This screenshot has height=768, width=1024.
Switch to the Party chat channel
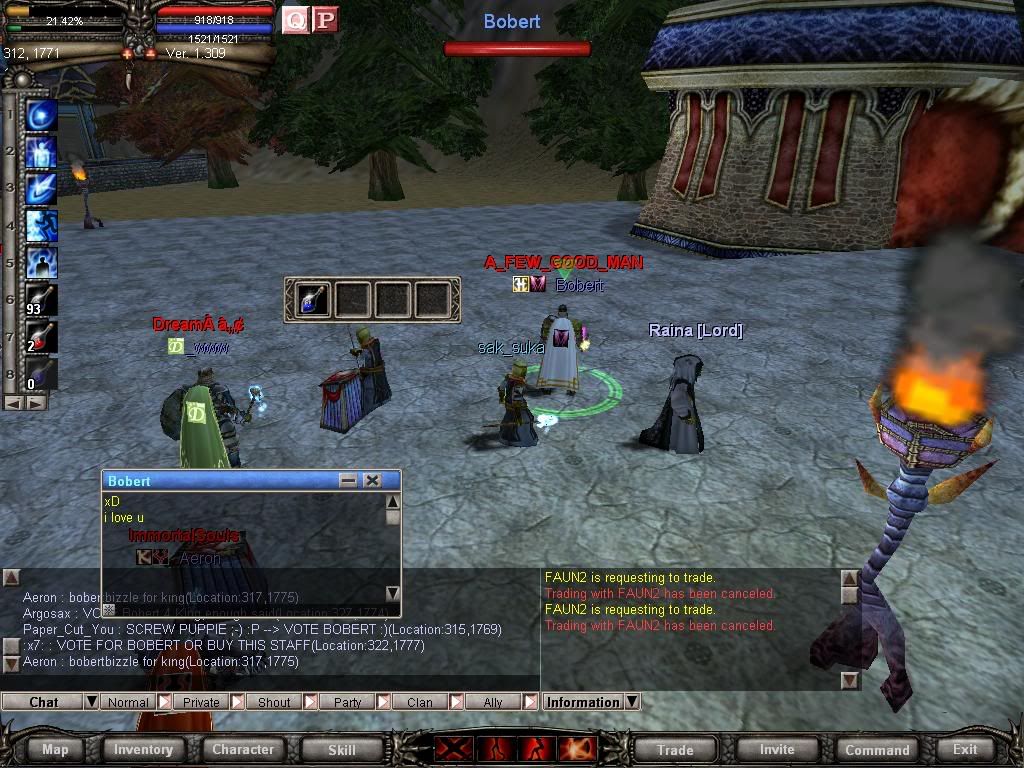click(347, 702)
